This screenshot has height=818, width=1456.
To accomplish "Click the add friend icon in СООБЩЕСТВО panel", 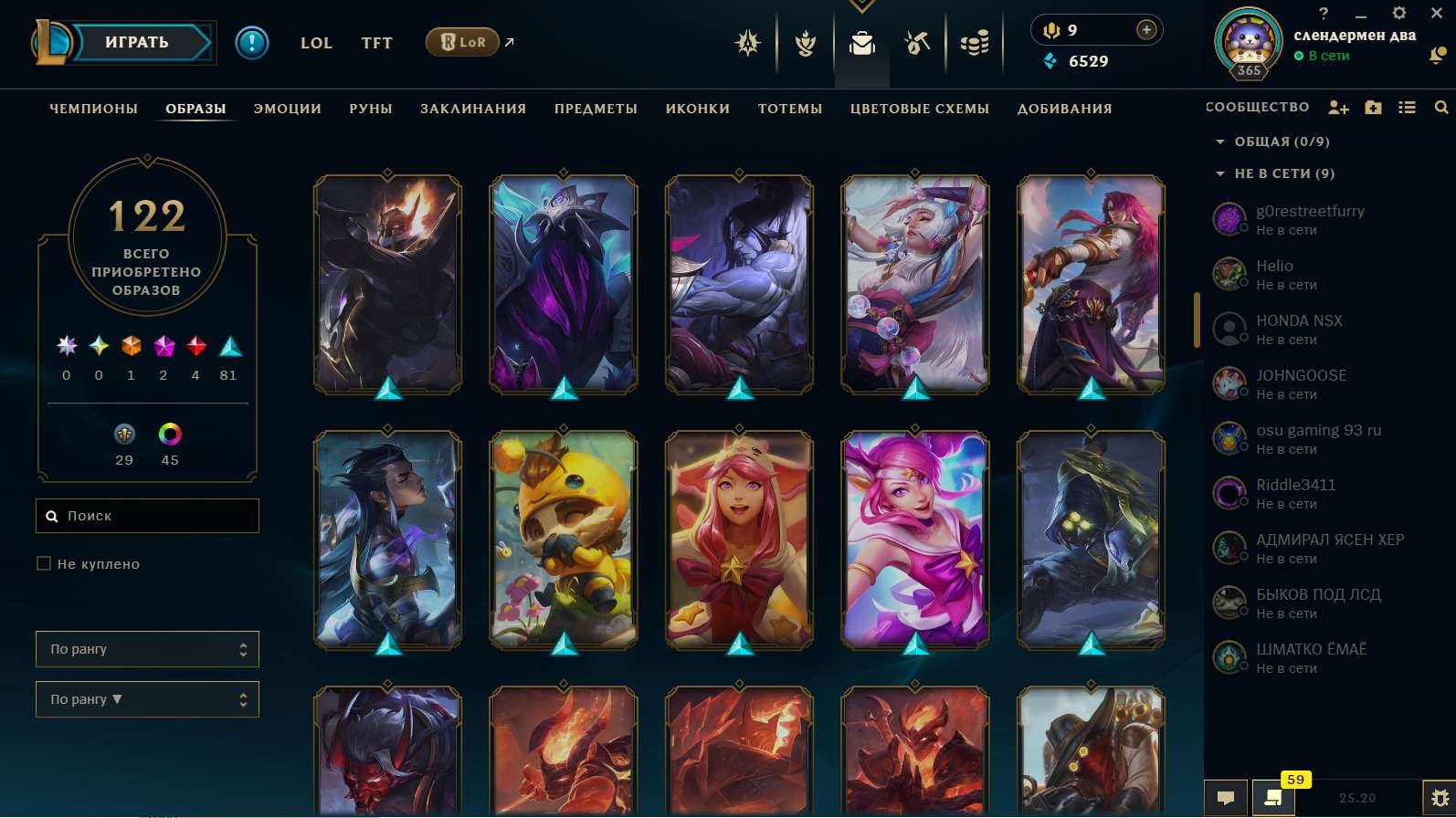I will (x=1338, y=107).
